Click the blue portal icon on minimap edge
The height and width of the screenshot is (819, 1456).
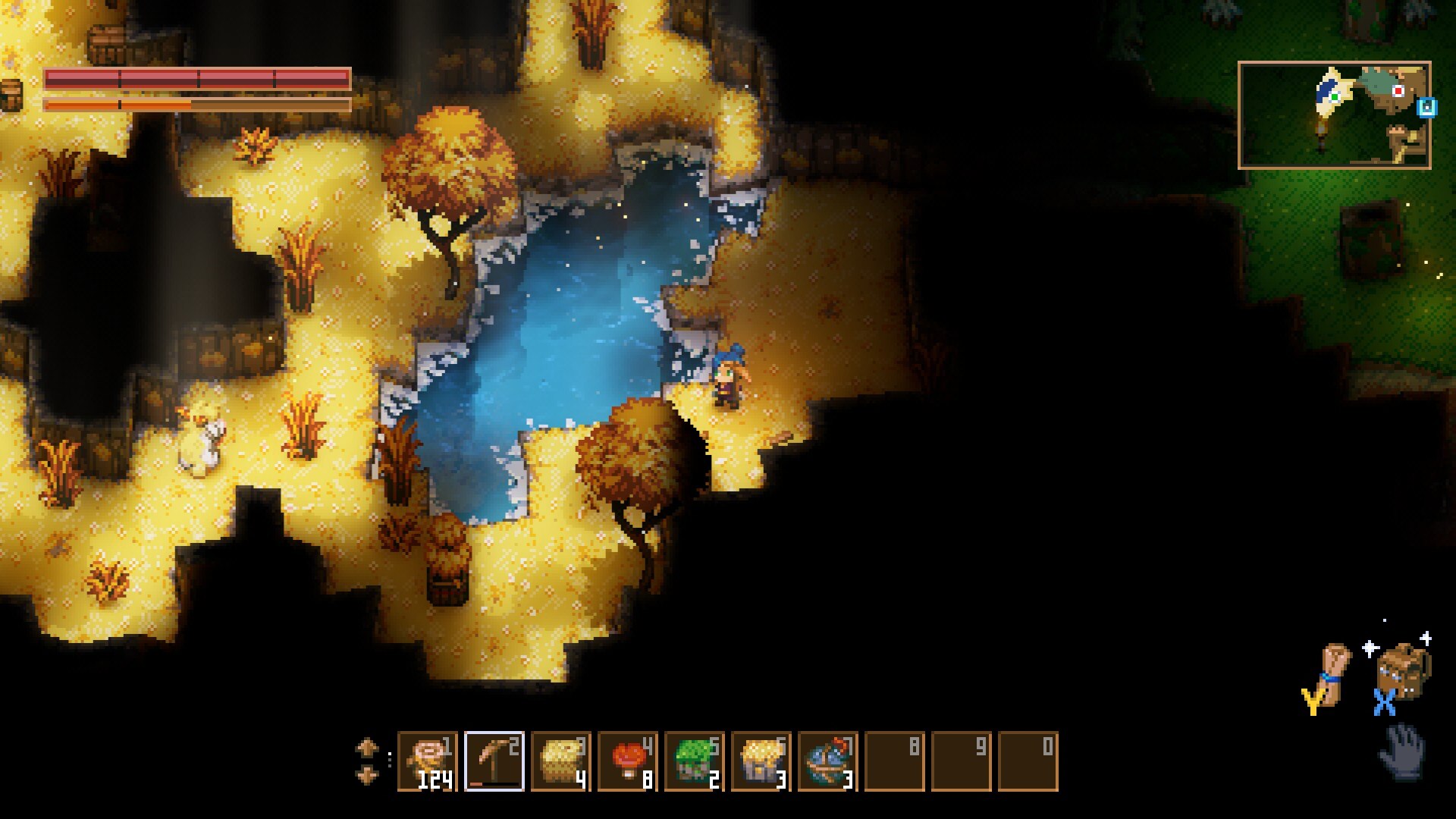(x=1426, y=108)
